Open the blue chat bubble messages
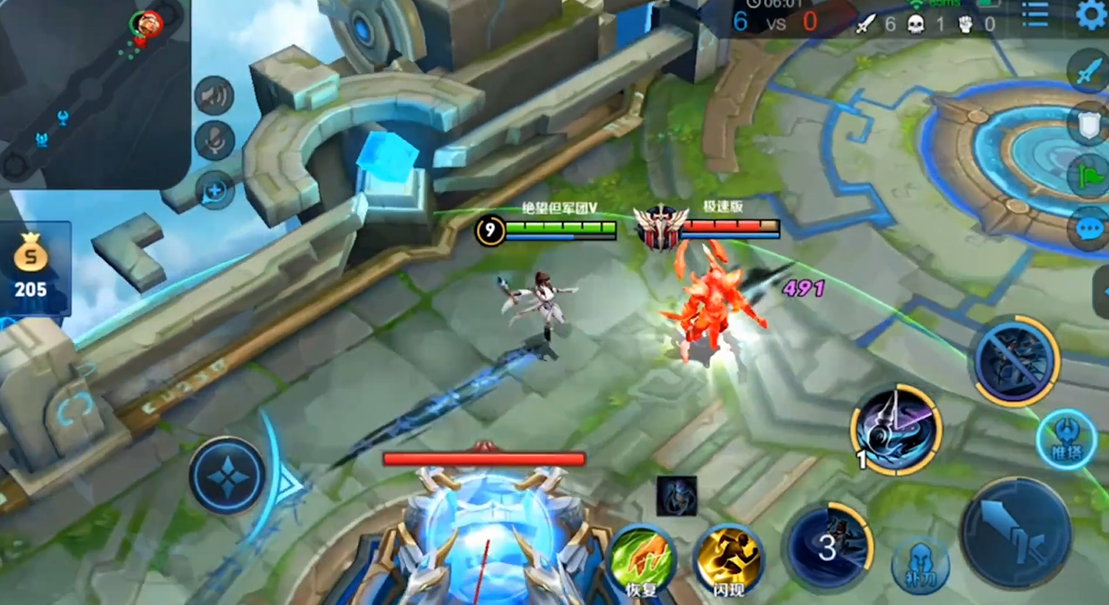 click(1088, 229)
